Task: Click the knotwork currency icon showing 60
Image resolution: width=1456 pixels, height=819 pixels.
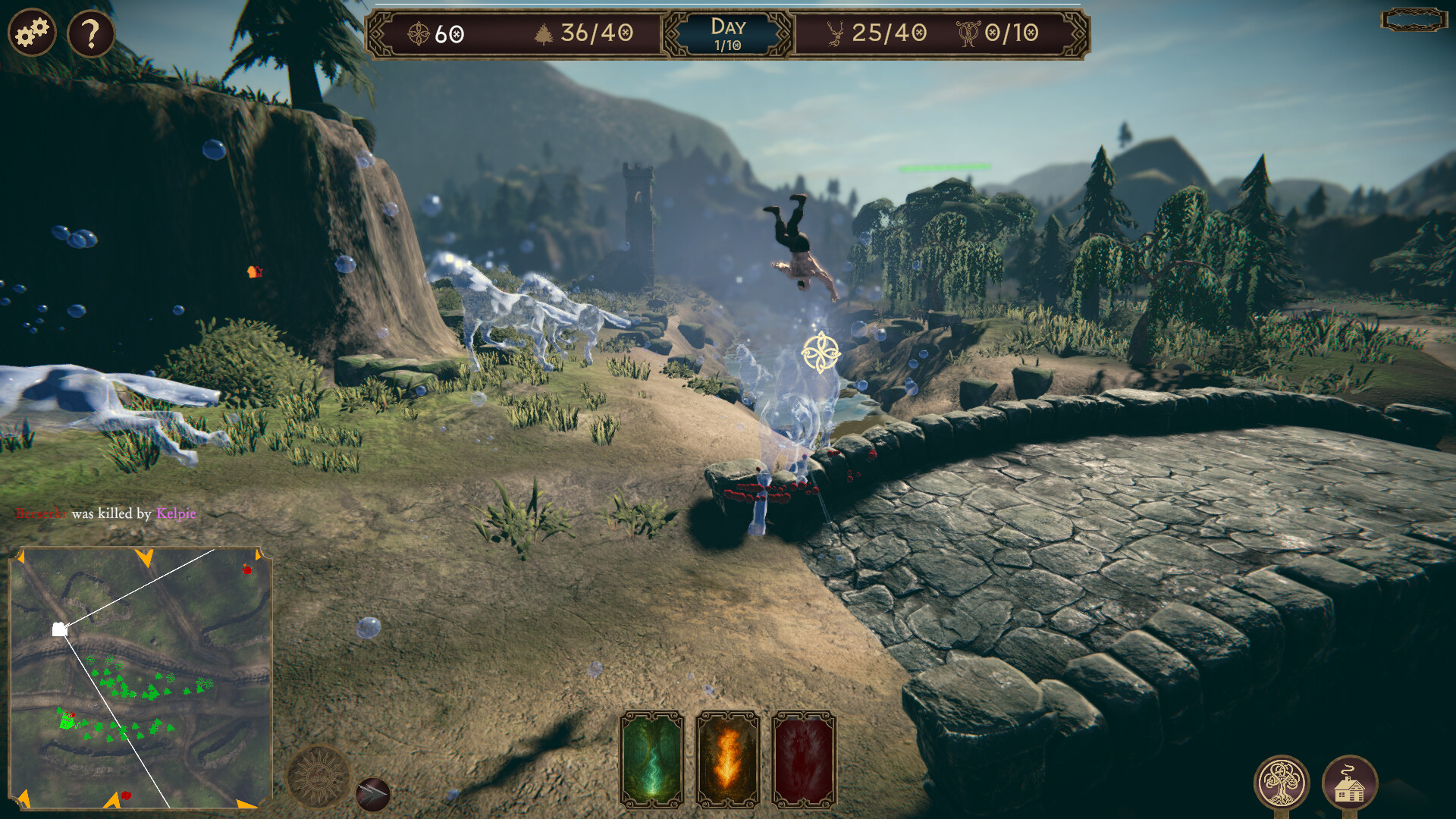Action: click(419, 33)
